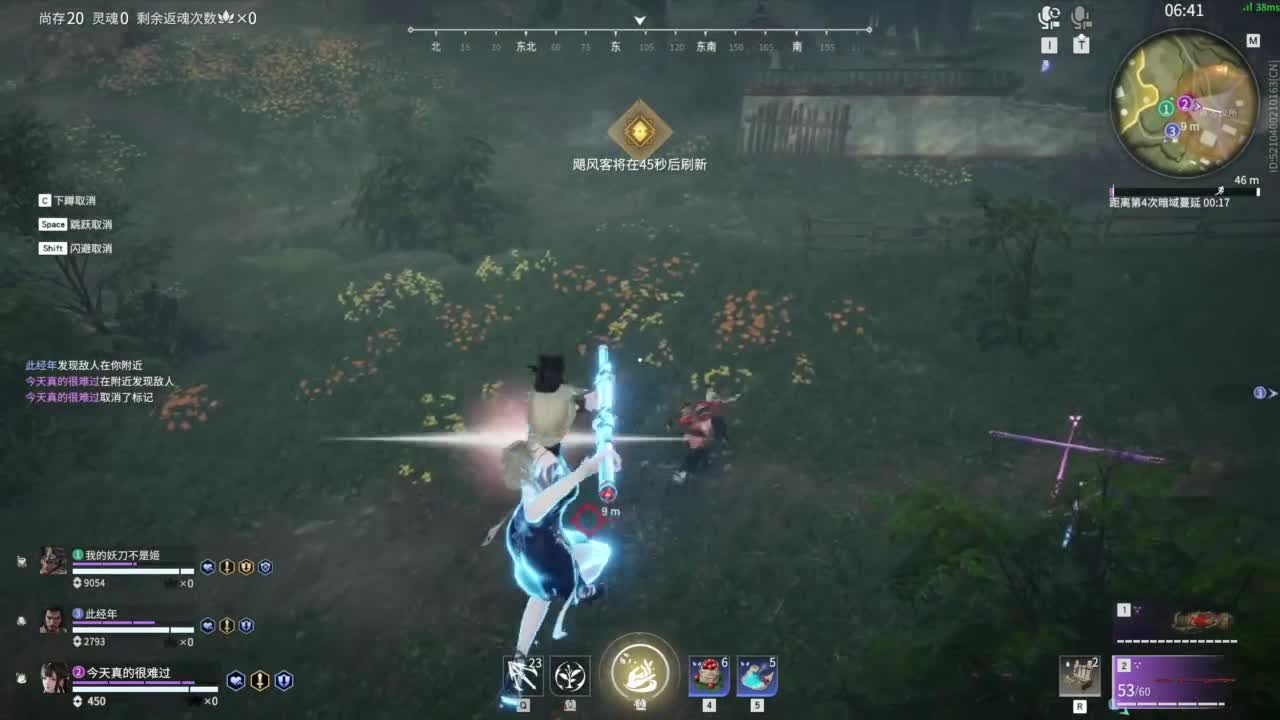The width and height of the screenshot is (1280, 720).
Task: Activate the plant growth skill
Action: pyautogui.click(x=570, y=676)
